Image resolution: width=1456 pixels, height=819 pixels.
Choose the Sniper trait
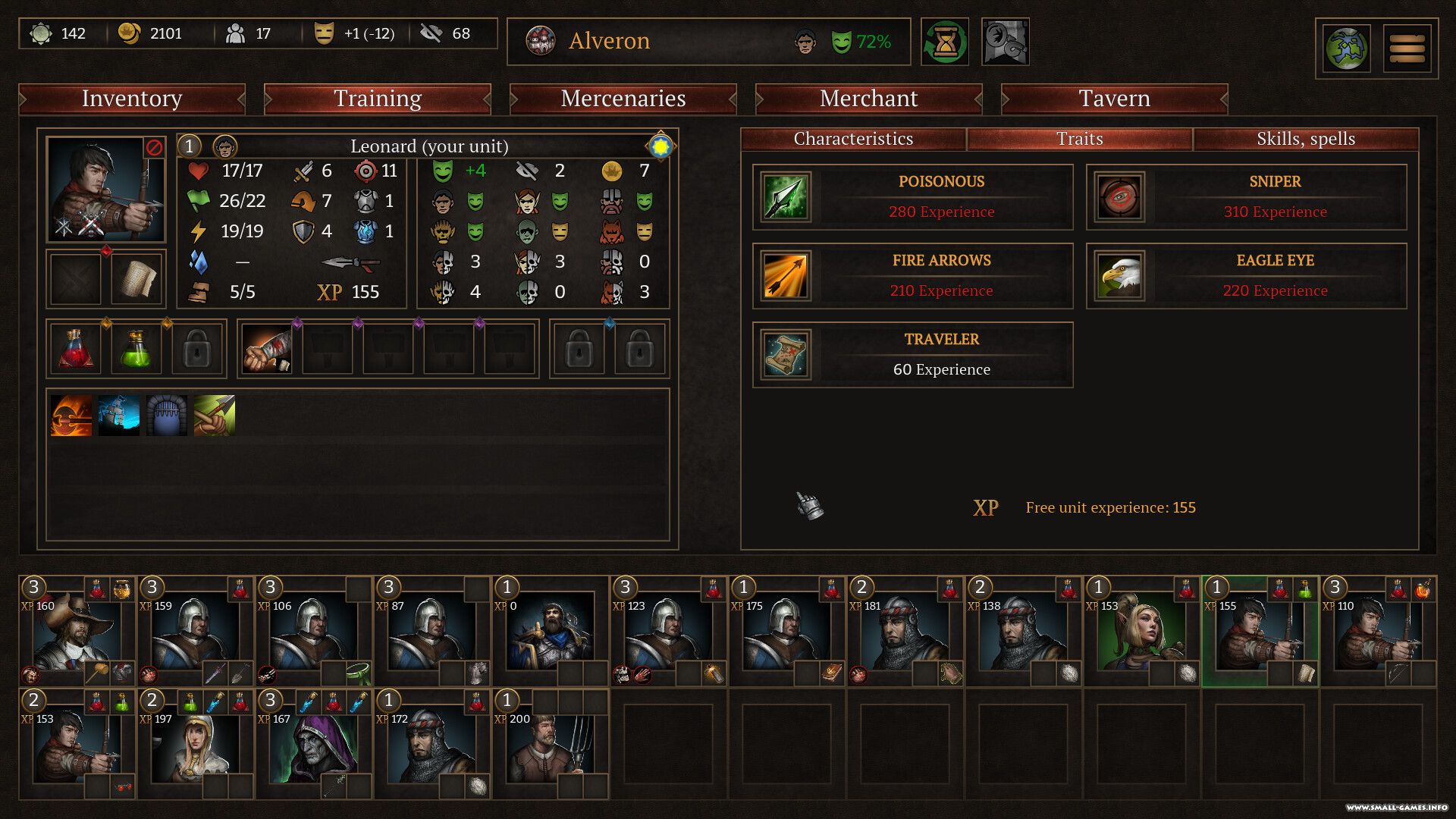click(1246, 197)
